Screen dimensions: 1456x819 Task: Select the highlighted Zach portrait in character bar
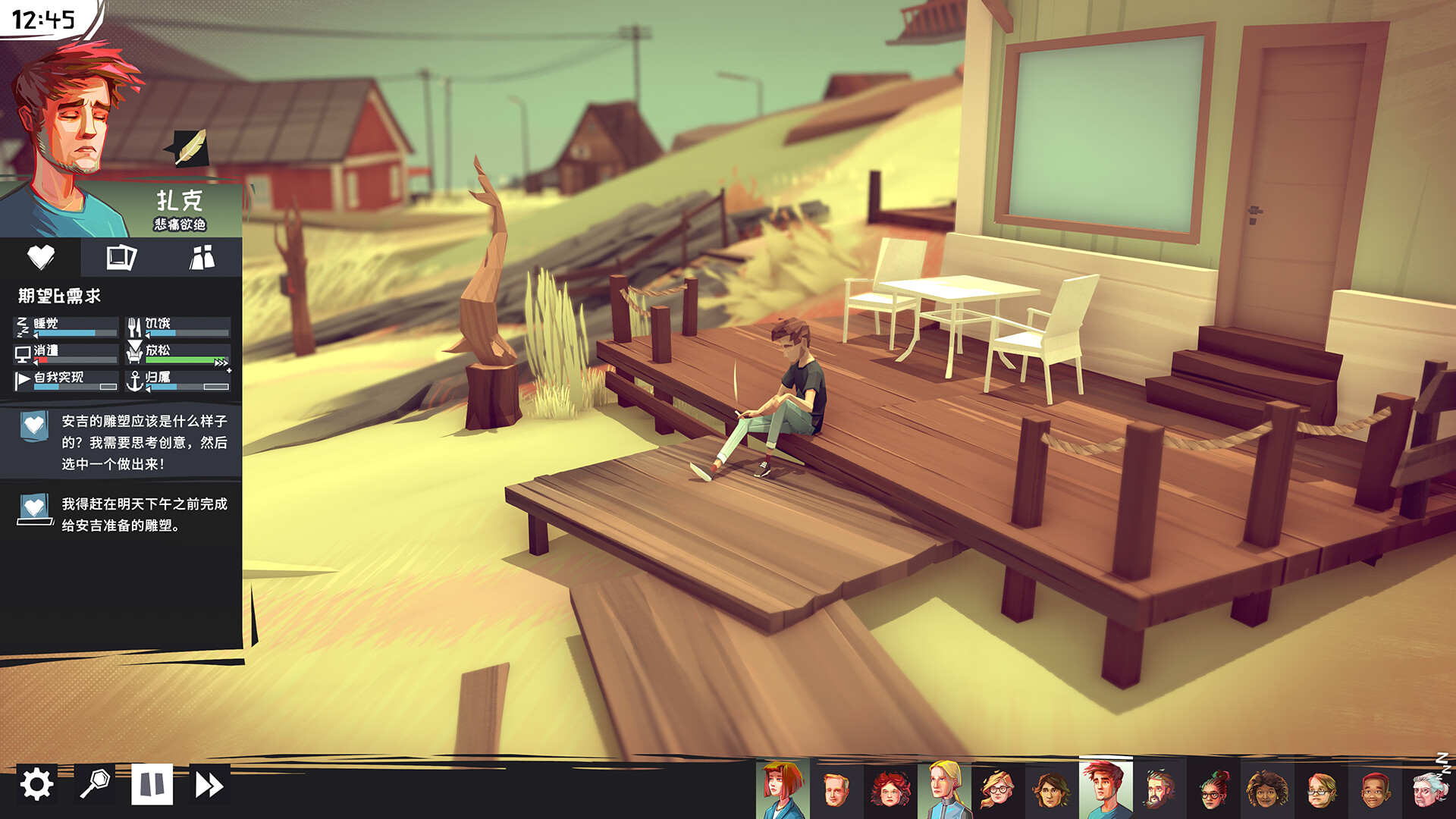(x=1105, y=790)
